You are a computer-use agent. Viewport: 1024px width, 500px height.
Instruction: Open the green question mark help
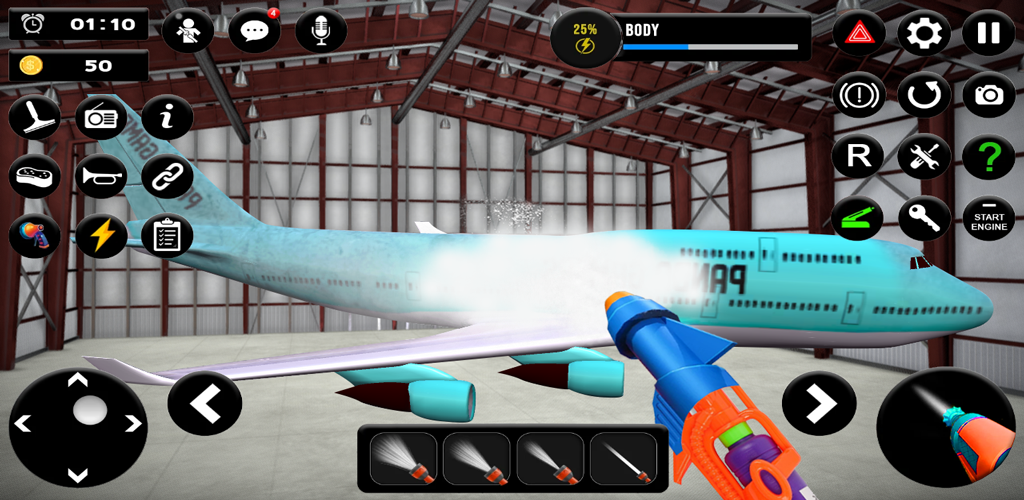coord(988,157)
